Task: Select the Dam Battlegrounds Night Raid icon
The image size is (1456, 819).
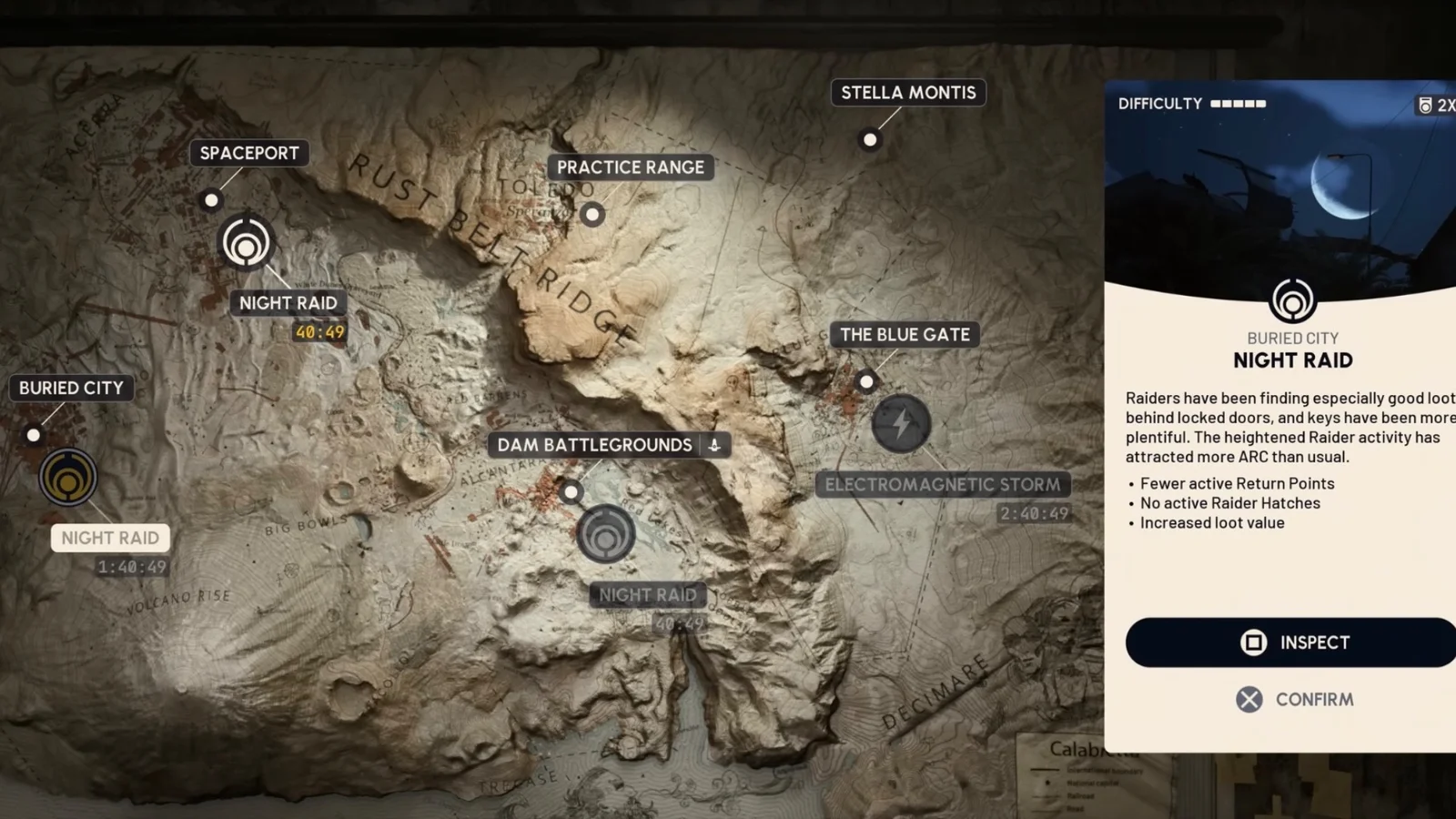Action: click(x=605, y=534)
